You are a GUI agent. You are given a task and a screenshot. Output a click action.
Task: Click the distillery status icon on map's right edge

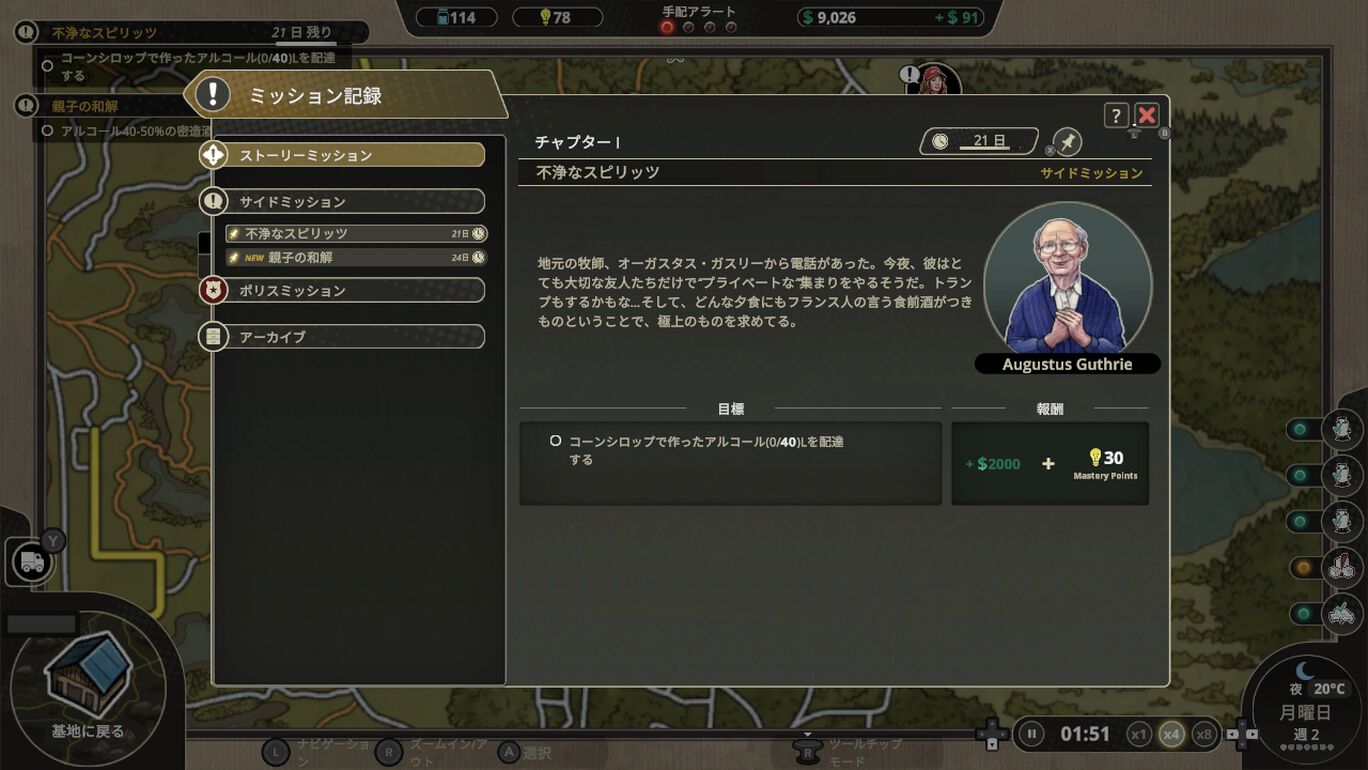(1342, 430)
